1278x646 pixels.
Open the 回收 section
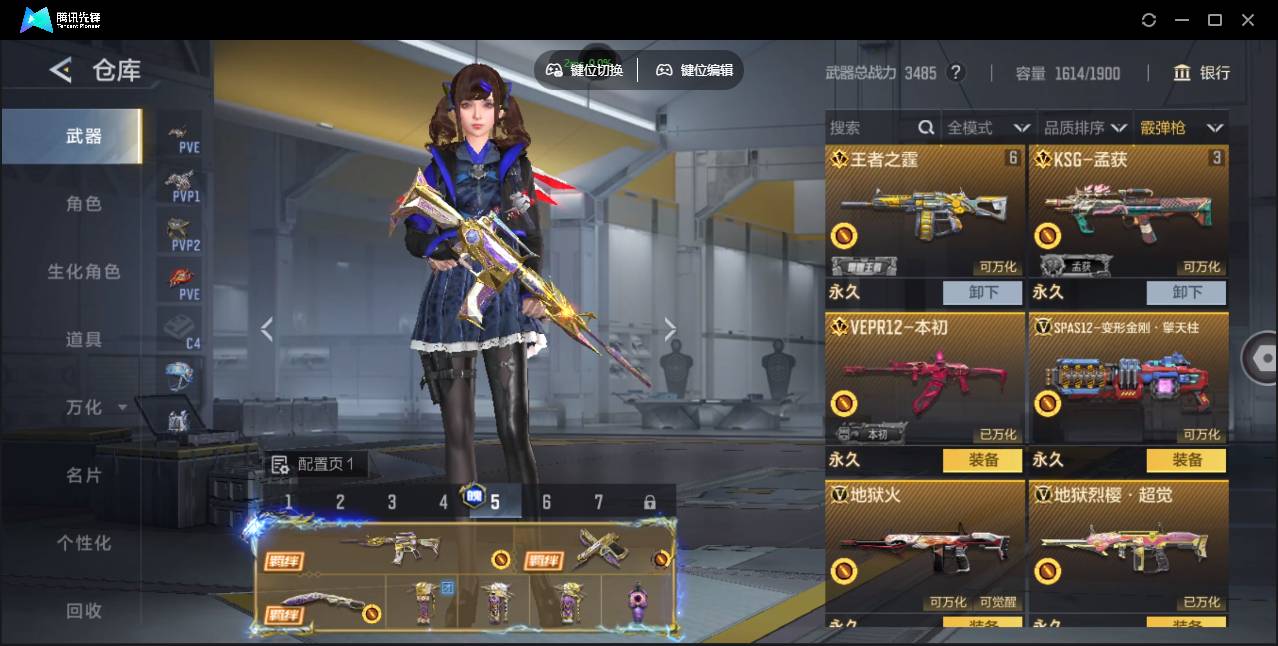(x=84, y=610)
